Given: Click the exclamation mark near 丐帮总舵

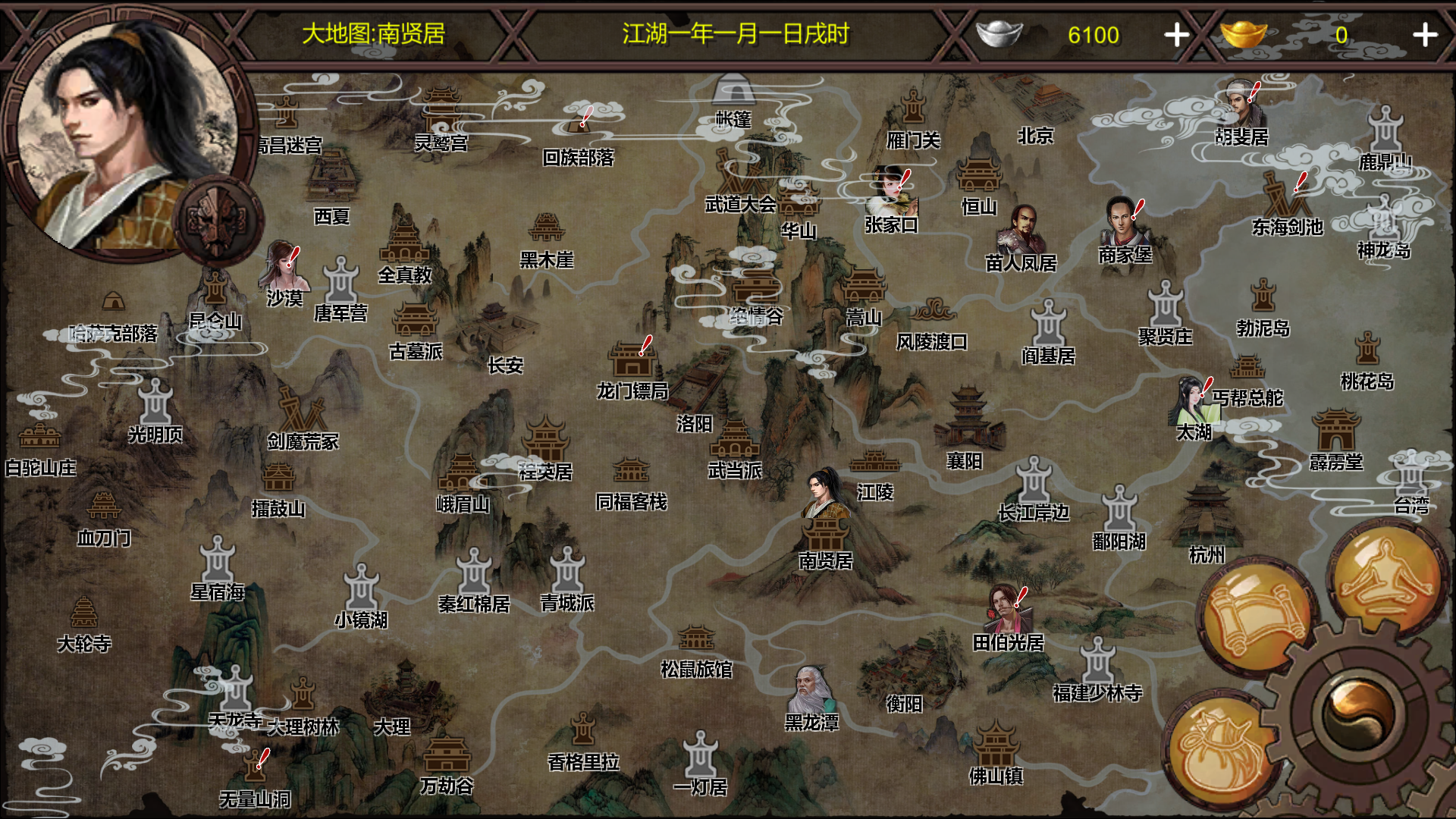Looking at the screenshot, I should (x=1209, y=388).
